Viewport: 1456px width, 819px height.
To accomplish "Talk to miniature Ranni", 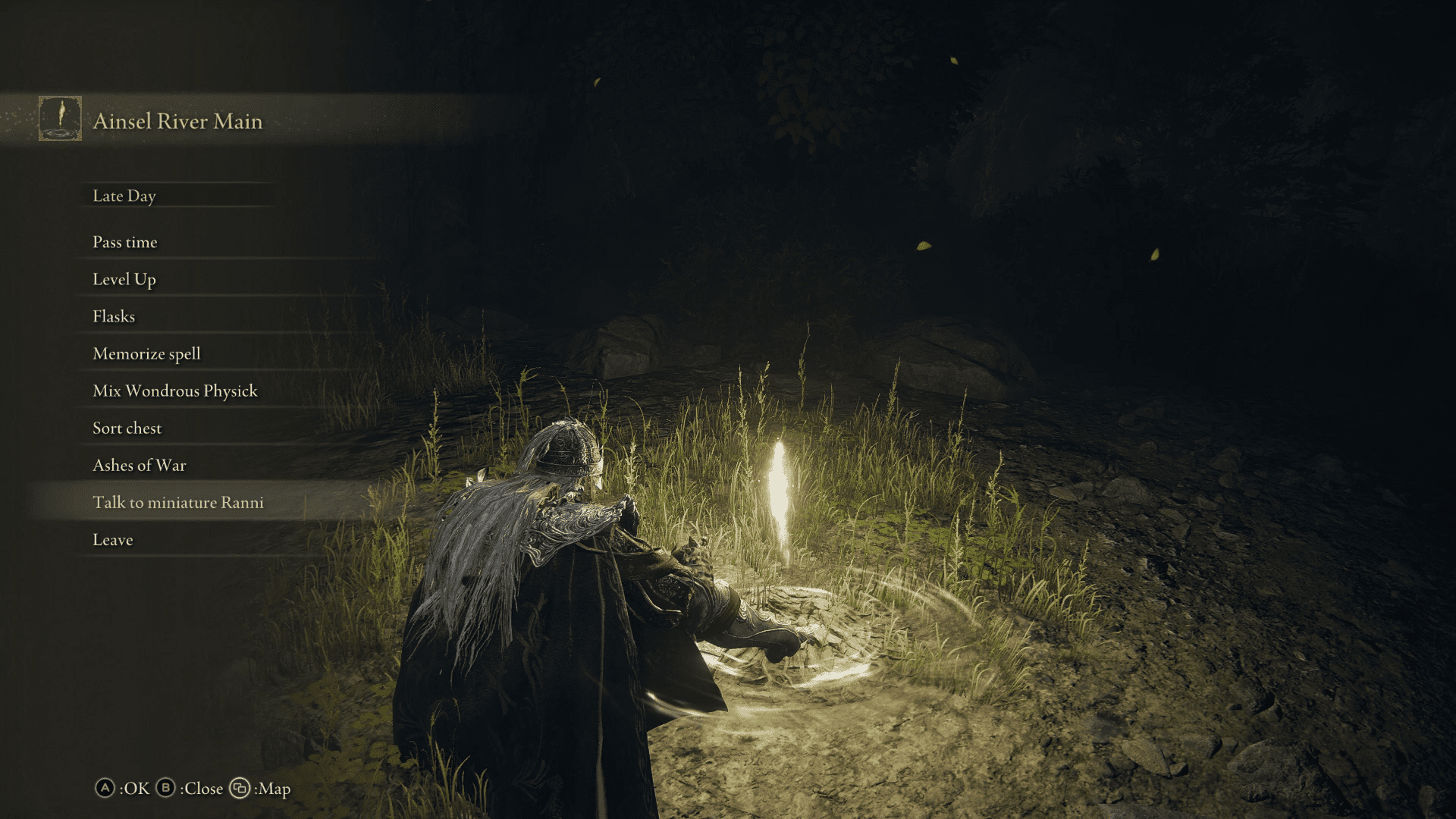I will pyautogui.click(x=177, y=502).
